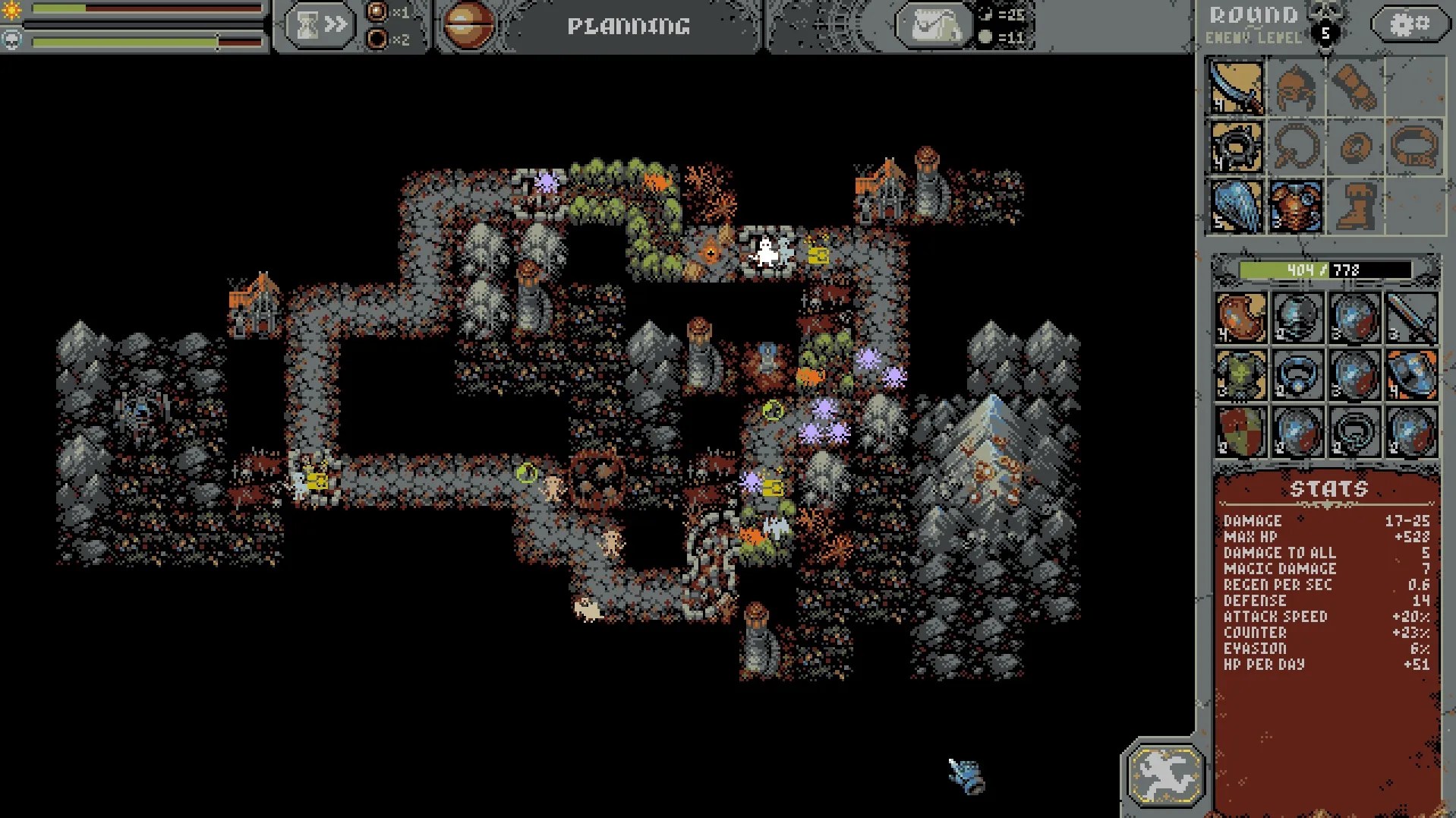Screen dimensions: 1456x818
Task: Click the Planning phase banner
Action: [628, 25]
